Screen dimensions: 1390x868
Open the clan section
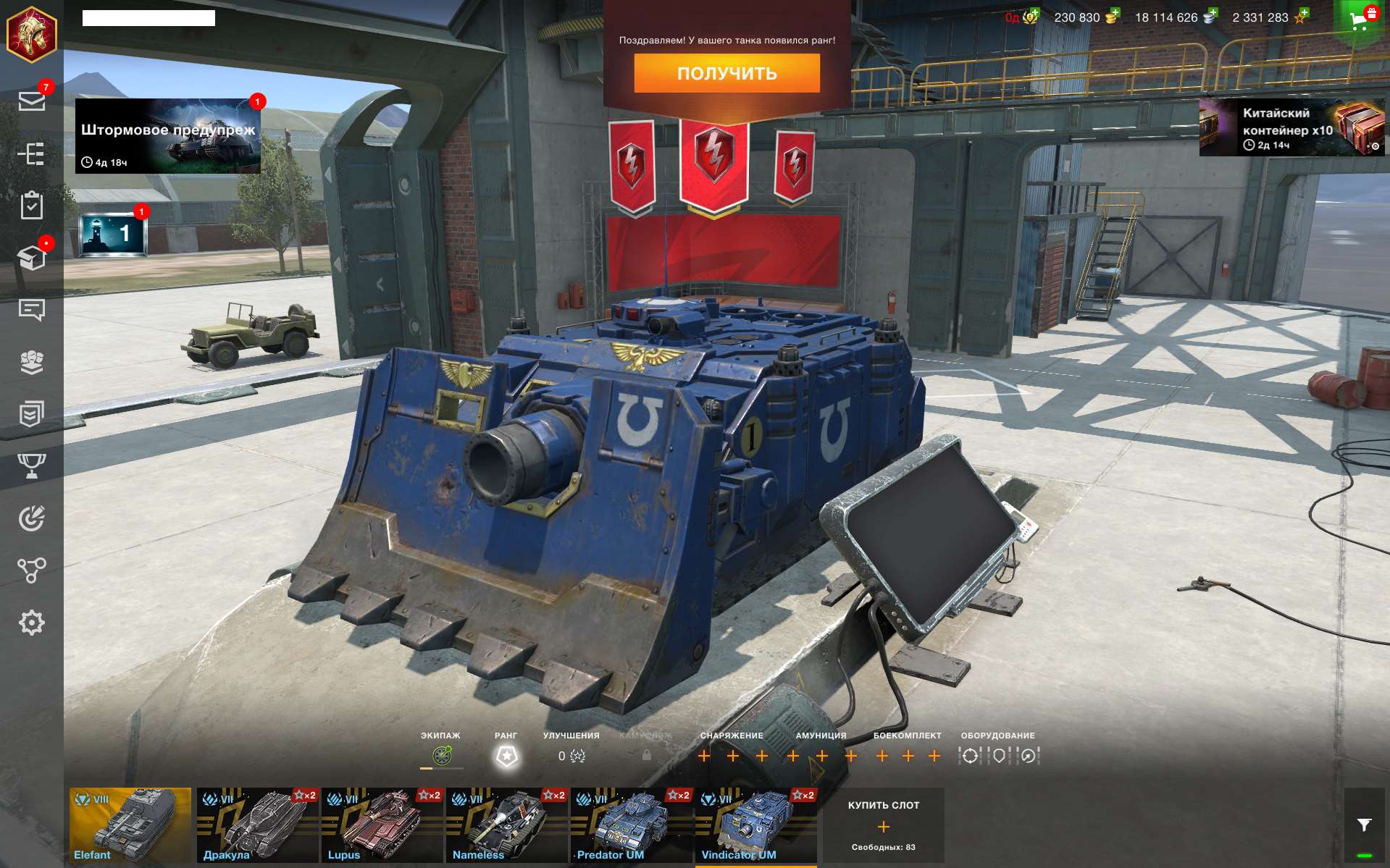coord(33,362)
